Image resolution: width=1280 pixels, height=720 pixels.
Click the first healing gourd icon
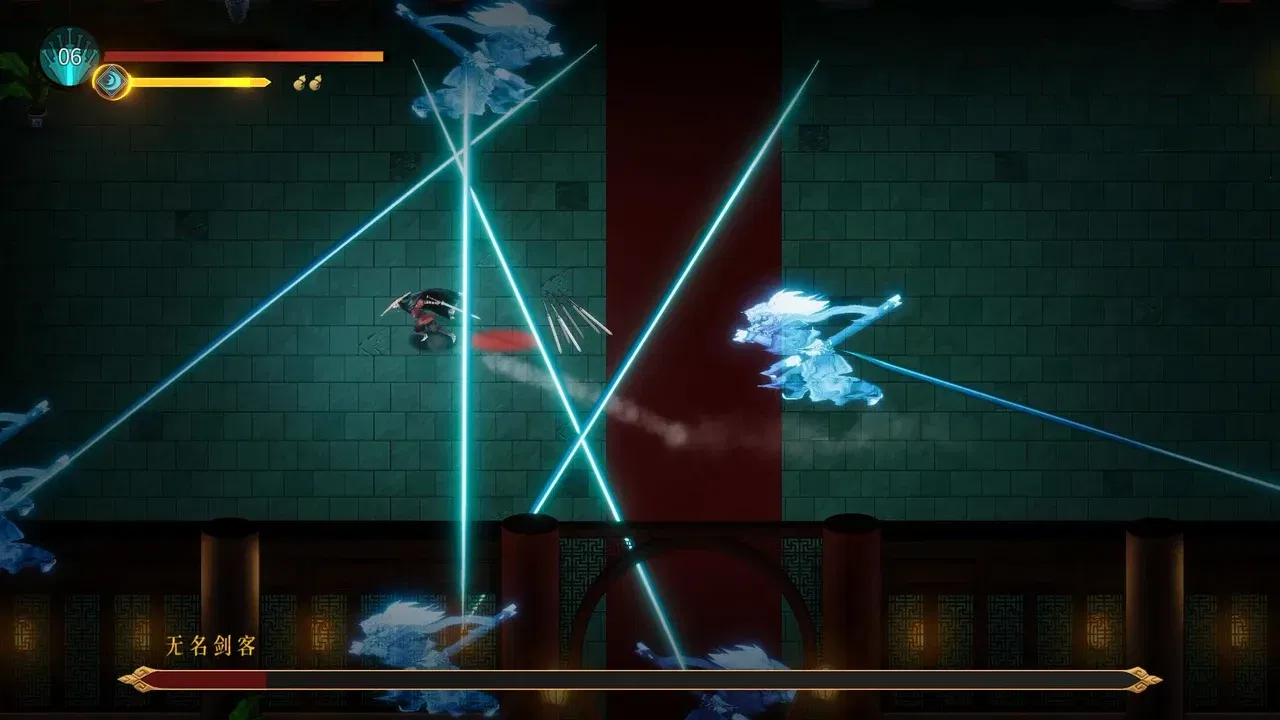click(299, 80)
